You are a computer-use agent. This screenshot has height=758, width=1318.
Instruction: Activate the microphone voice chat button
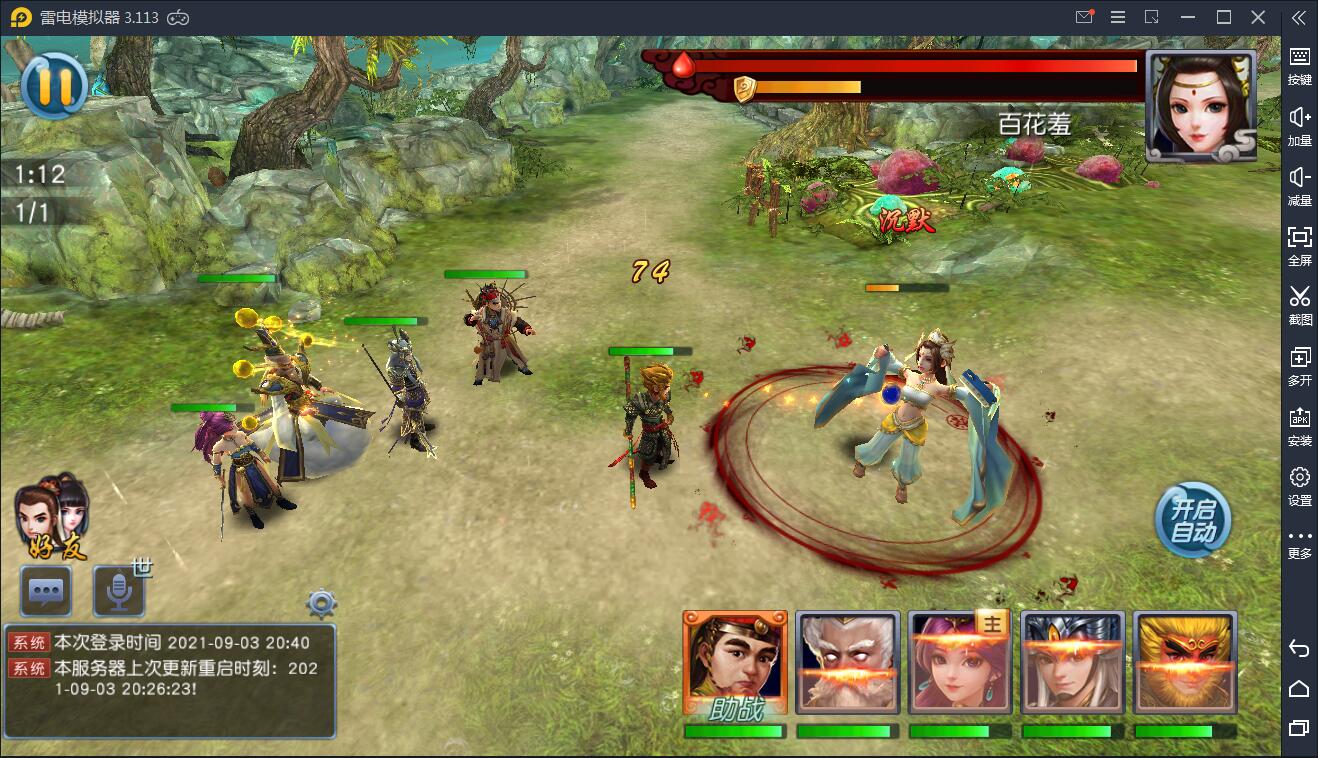(119, 591)
